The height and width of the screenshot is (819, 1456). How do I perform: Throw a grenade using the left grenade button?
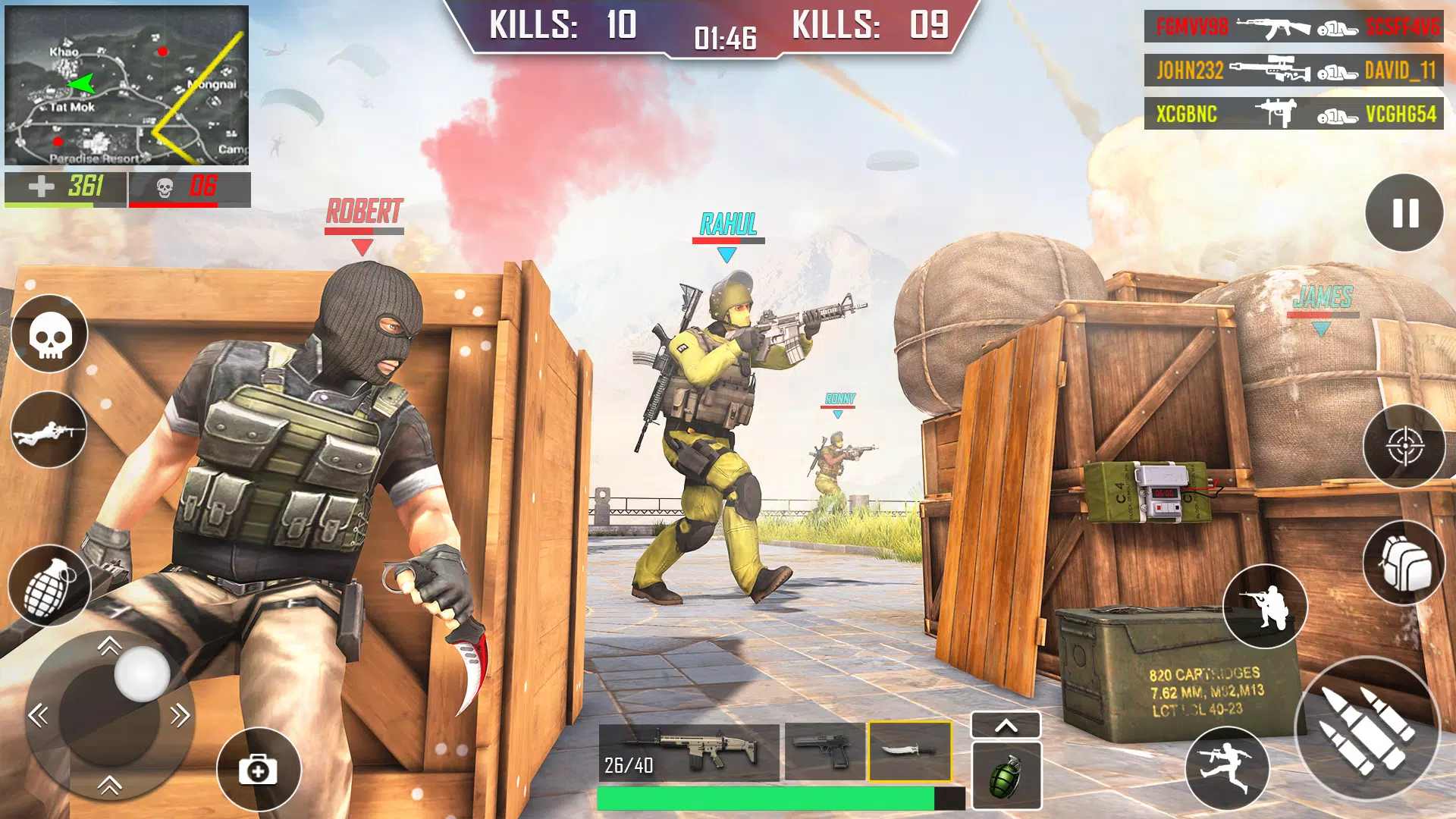click(x=50, y=585)
